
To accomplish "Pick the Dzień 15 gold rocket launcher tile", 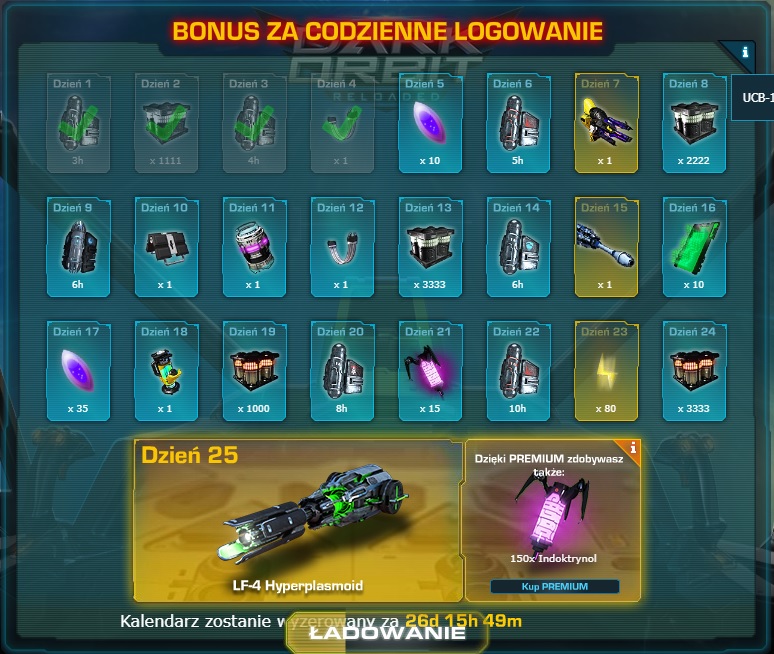I will (x=606, y=245).
